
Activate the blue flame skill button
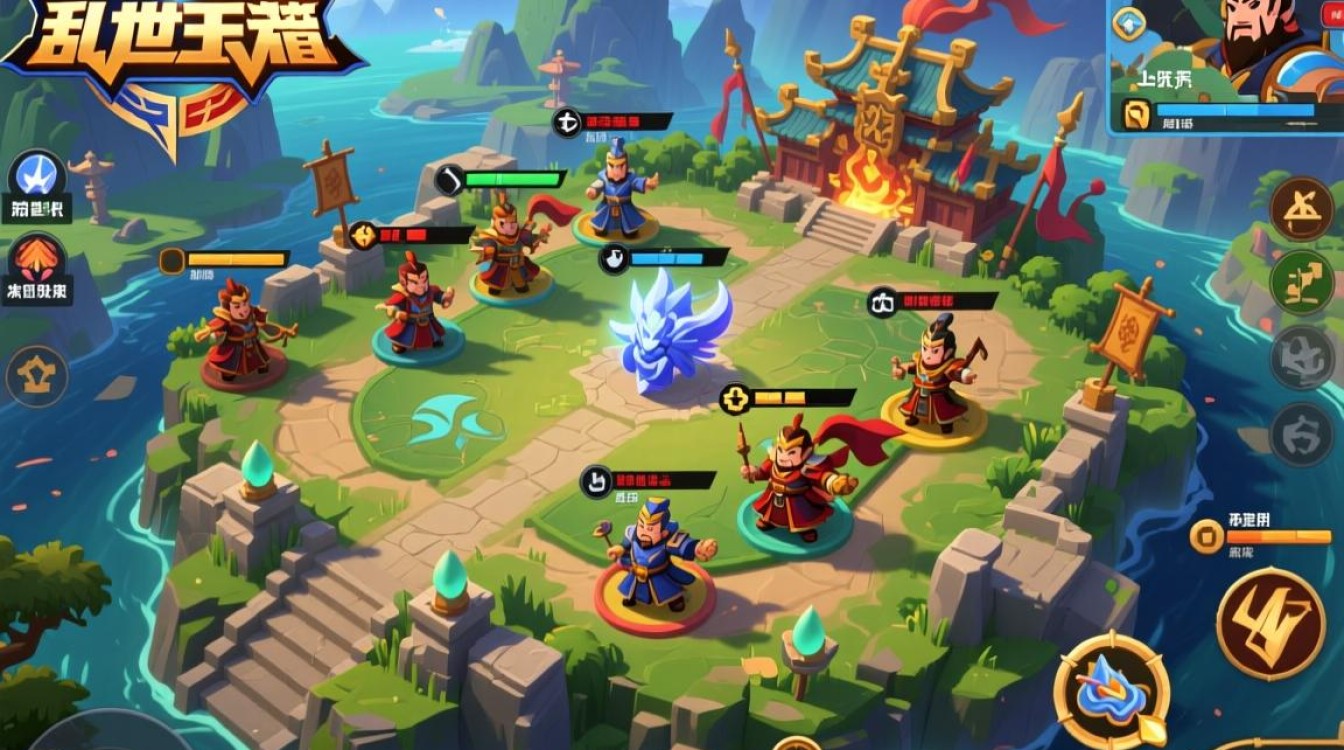click(1112, 692)
